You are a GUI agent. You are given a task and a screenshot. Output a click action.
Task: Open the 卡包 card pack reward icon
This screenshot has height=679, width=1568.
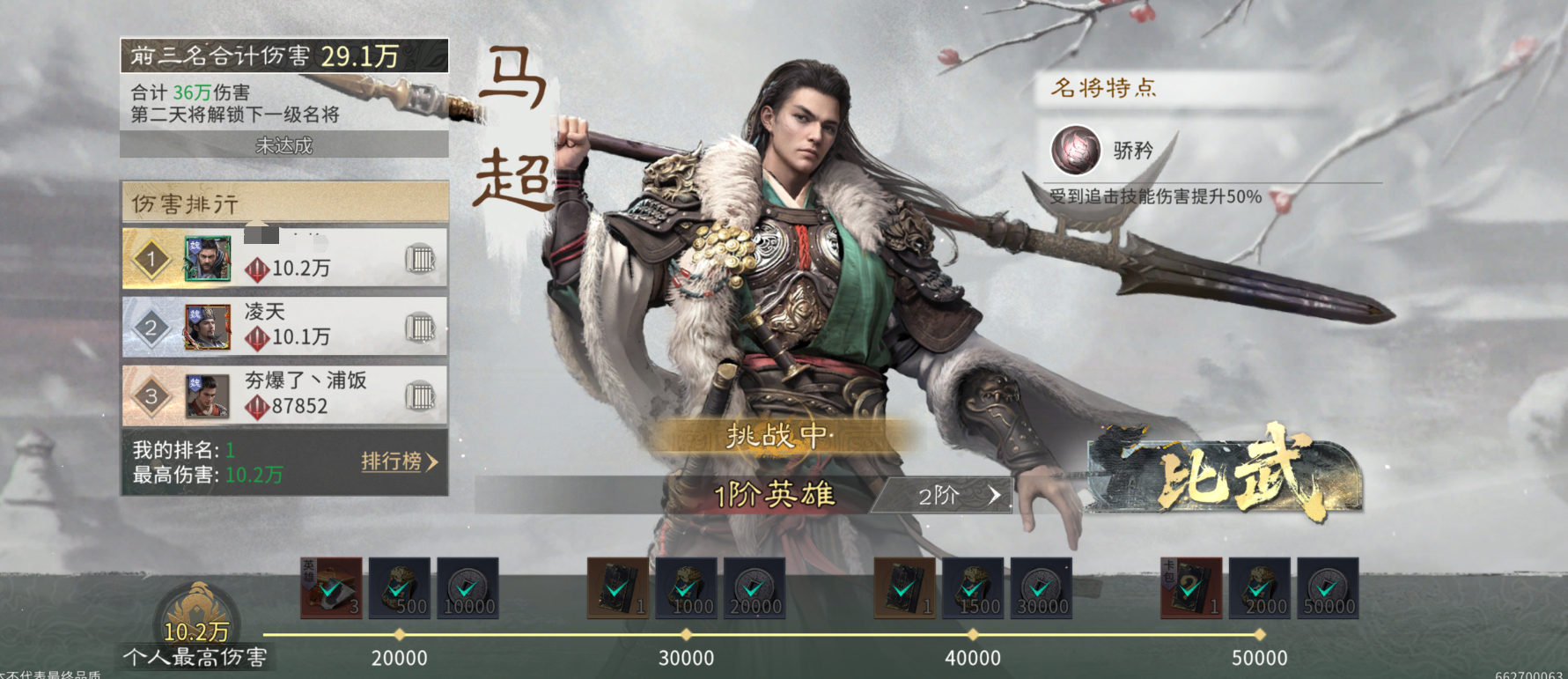(1193, 589)
